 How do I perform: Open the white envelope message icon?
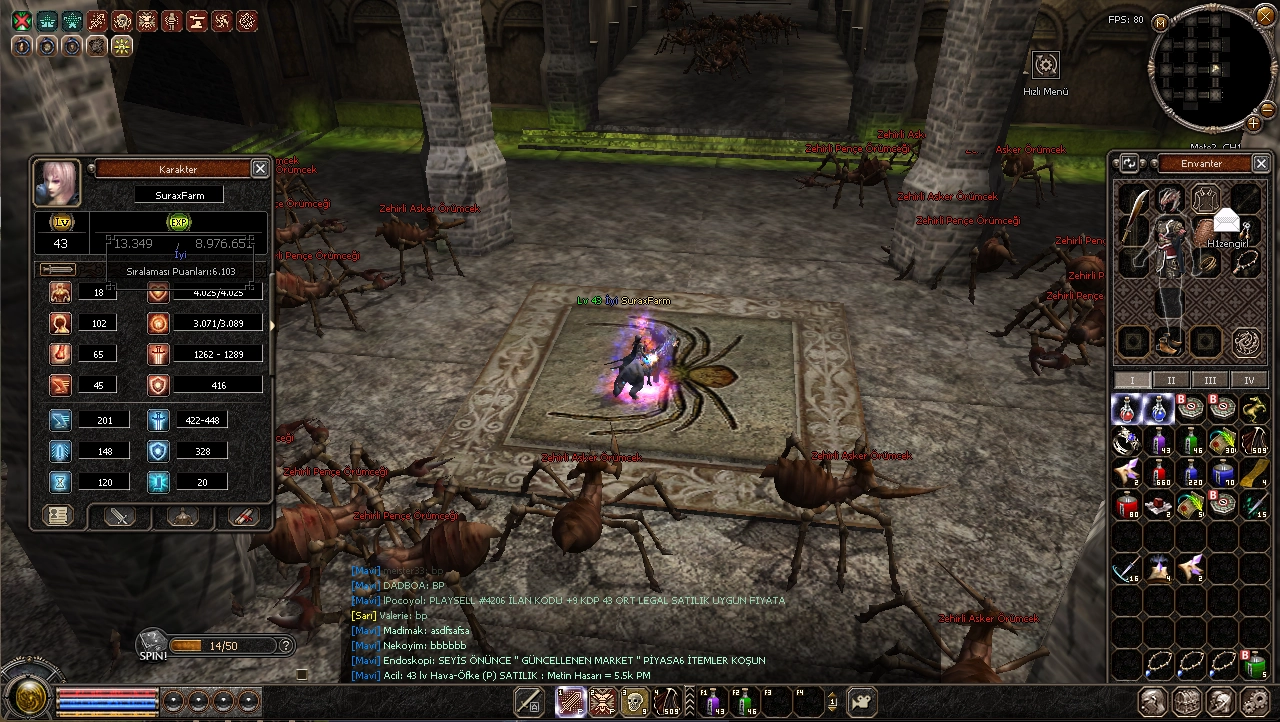coord(1227,221)
